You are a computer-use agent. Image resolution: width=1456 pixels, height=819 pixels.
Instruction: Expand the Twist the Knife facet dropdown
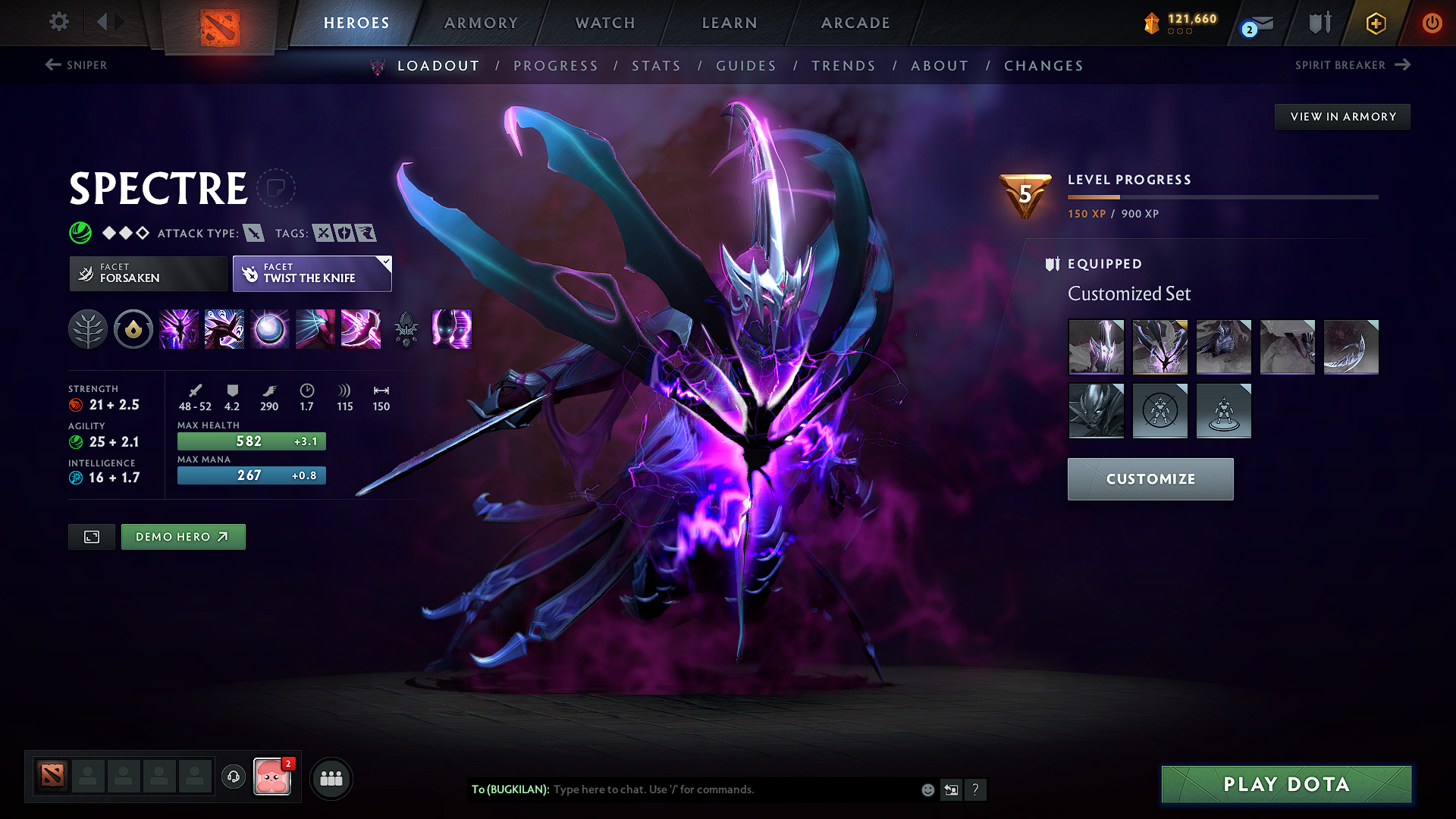pyautogui.click(x=384, y=262)
